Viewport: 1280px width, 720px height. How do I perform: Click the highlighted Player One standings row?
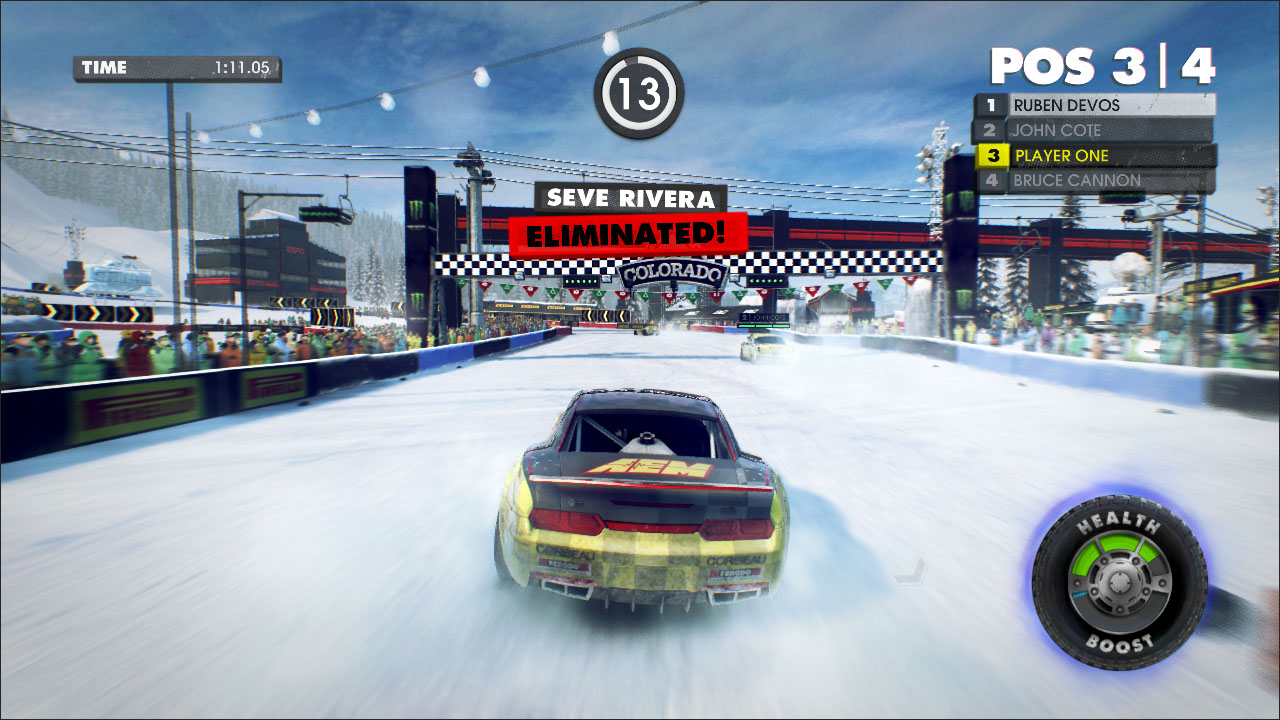pyautogui.click(x=1095, y=156)
